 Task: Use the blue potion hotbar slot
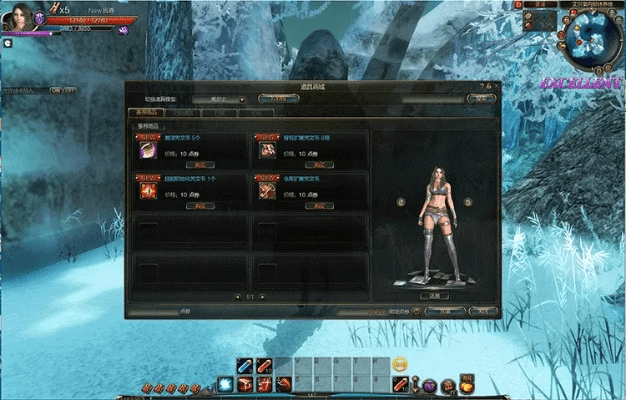tap(245, 366)
